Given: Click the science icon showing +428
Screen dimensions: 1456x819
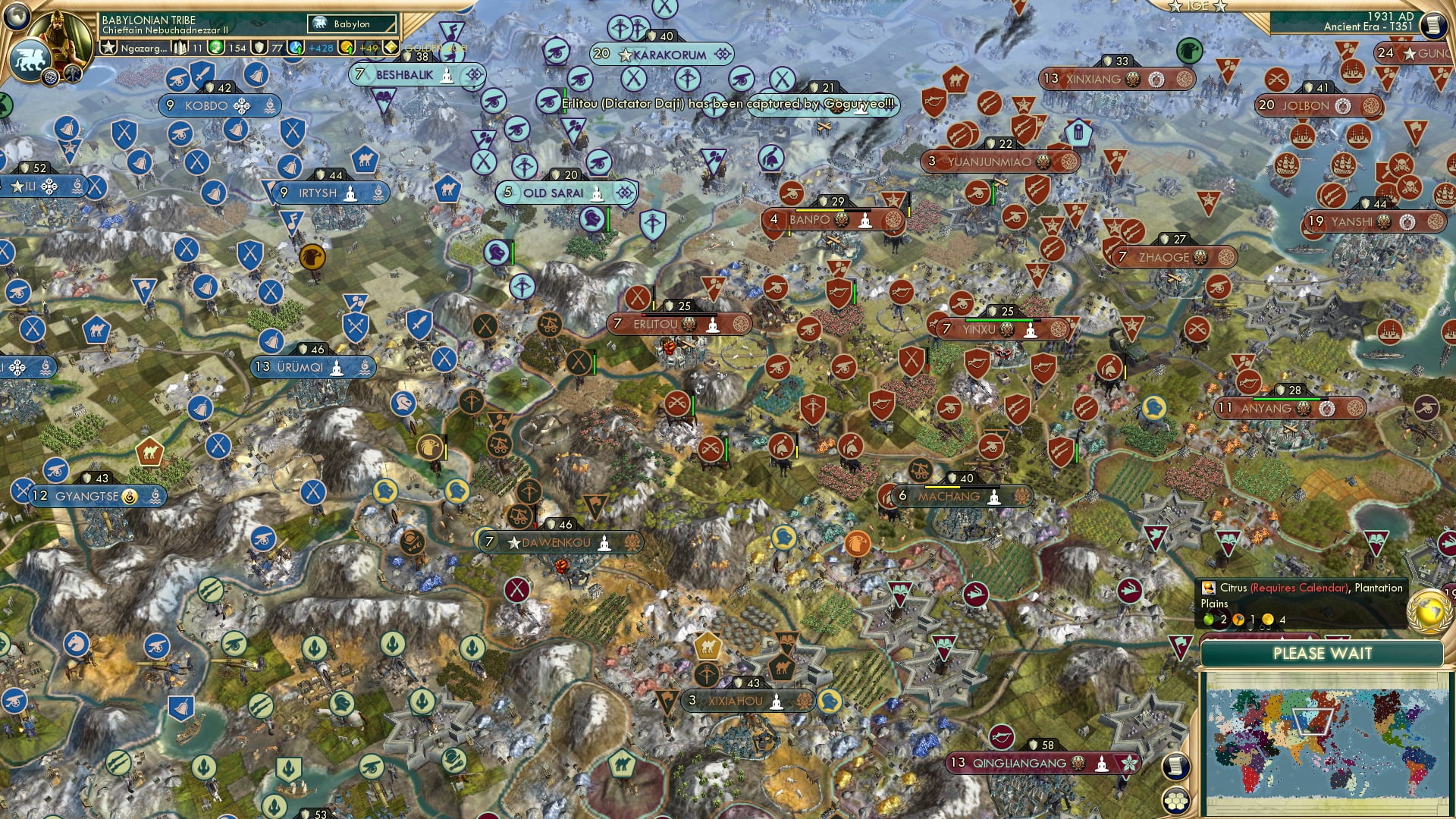Looking at the screenshot, I should [294, 49].
